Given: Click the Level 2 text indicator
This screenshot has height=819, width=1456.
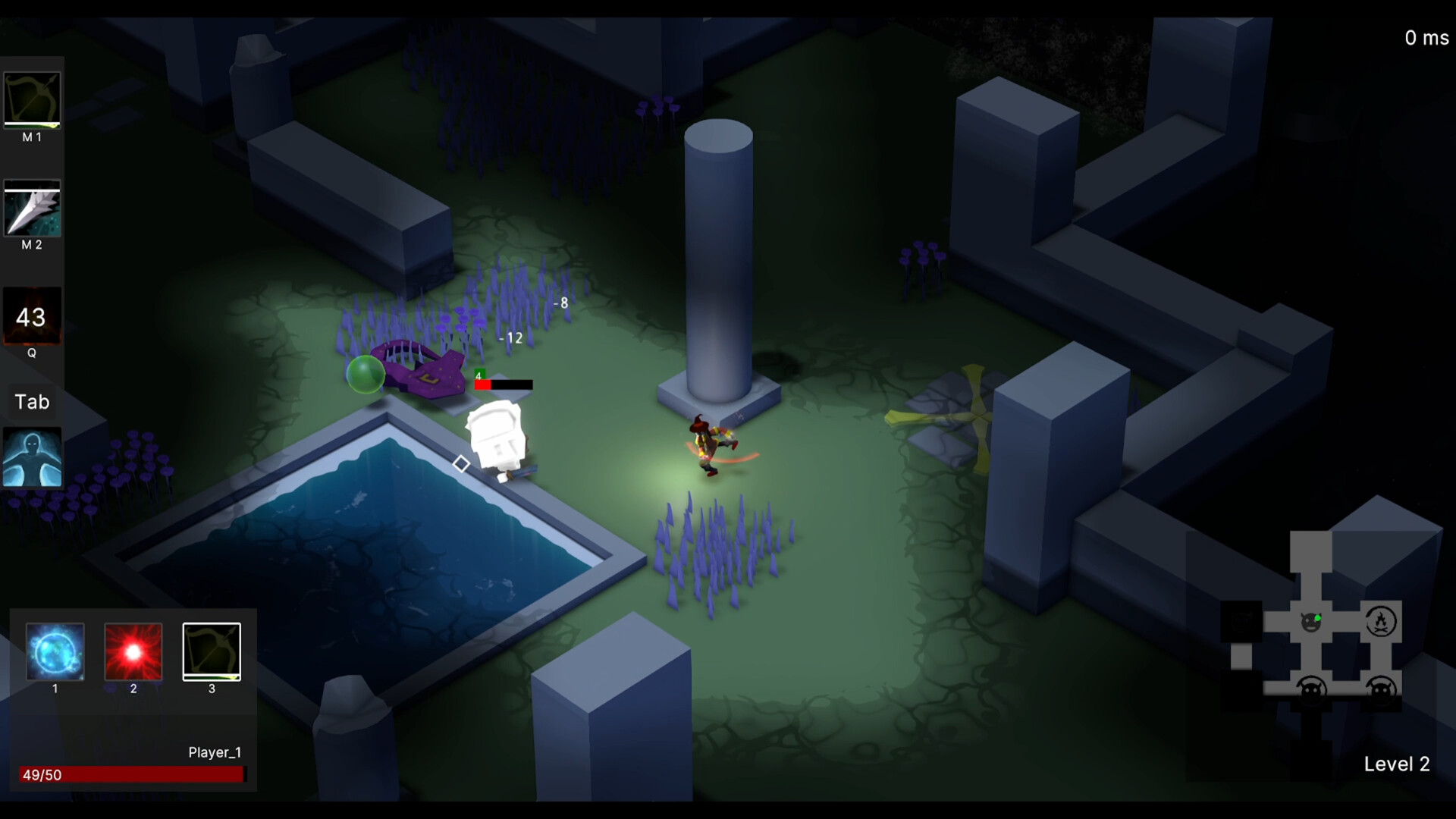Looking at the screenshot, I should tap(1398, 764).
